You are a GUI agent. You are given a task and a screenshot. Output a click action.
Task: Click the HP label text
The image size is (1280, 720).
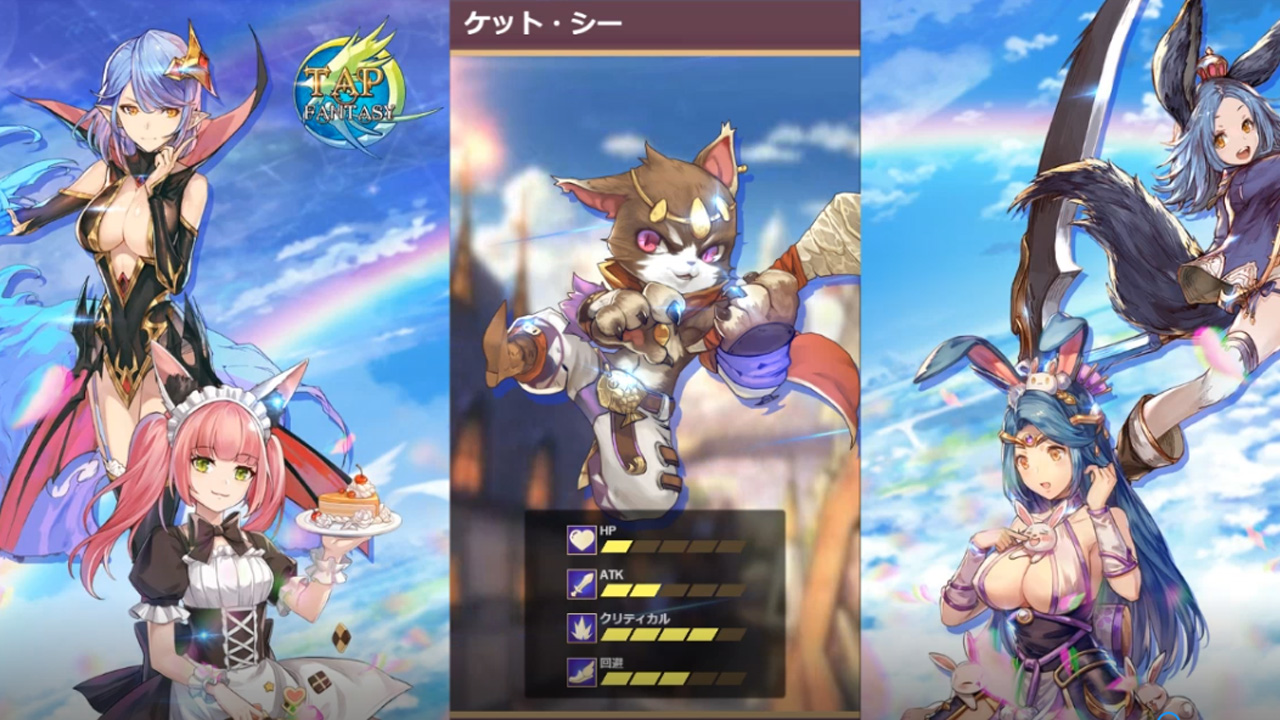[x=607, y=531]
